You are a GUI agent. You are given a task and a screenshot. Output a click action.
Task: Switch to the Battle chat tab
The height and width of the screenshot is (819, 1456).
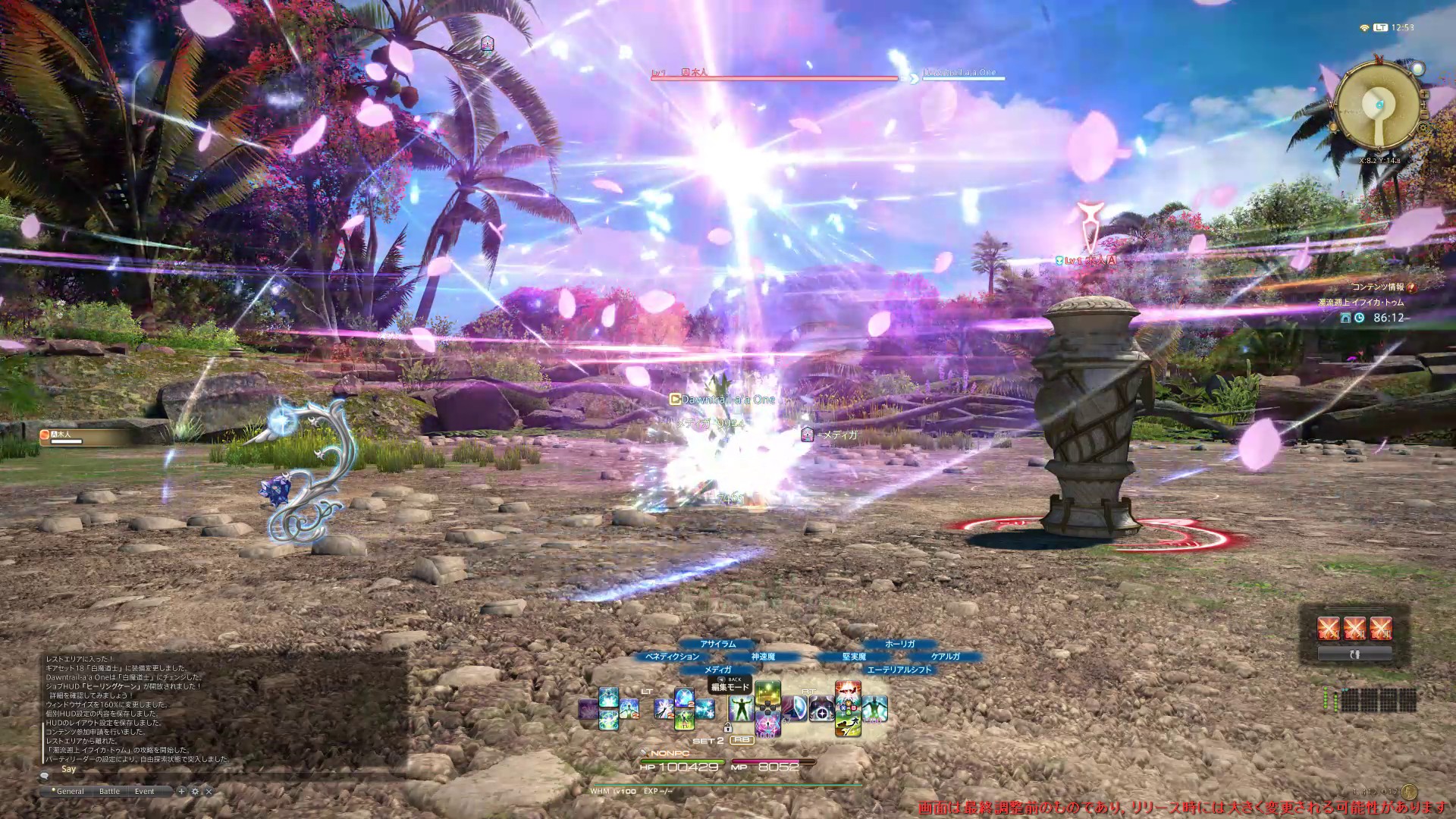[x=109, y=791]
